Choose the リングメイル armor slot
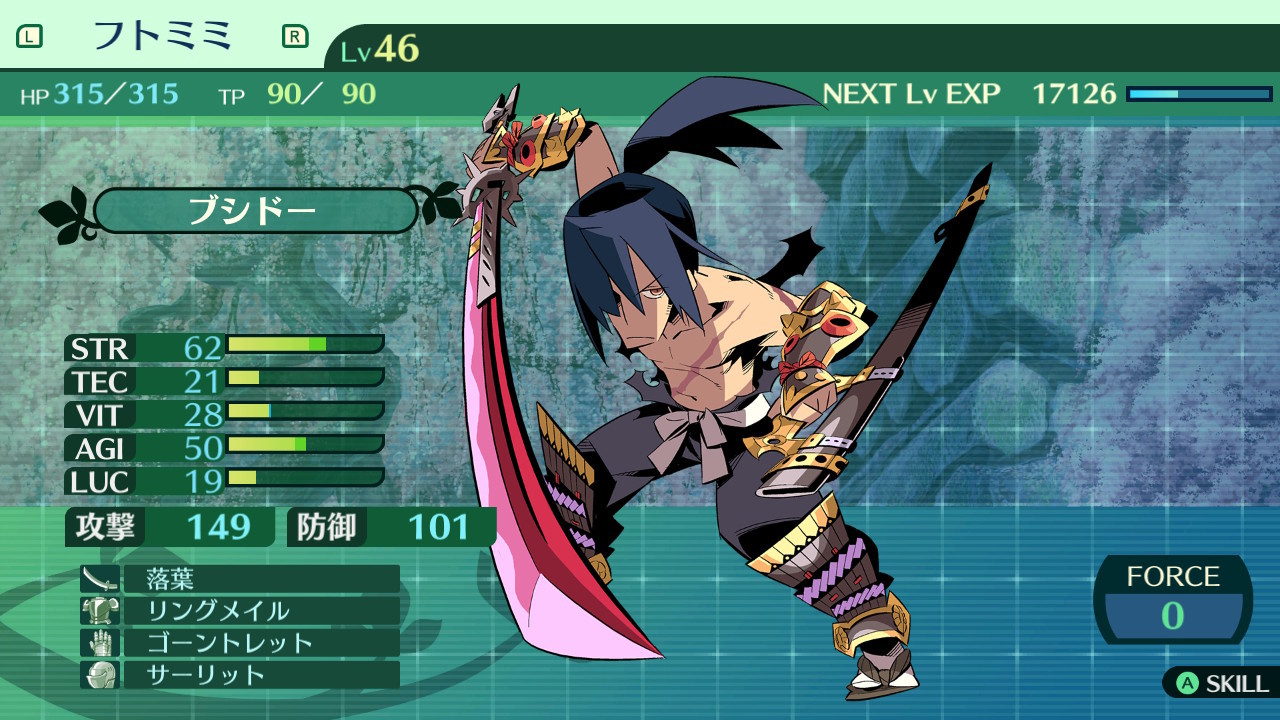Image resolution: width=1280 pixels, height=720 pixels. pos(240,611)
